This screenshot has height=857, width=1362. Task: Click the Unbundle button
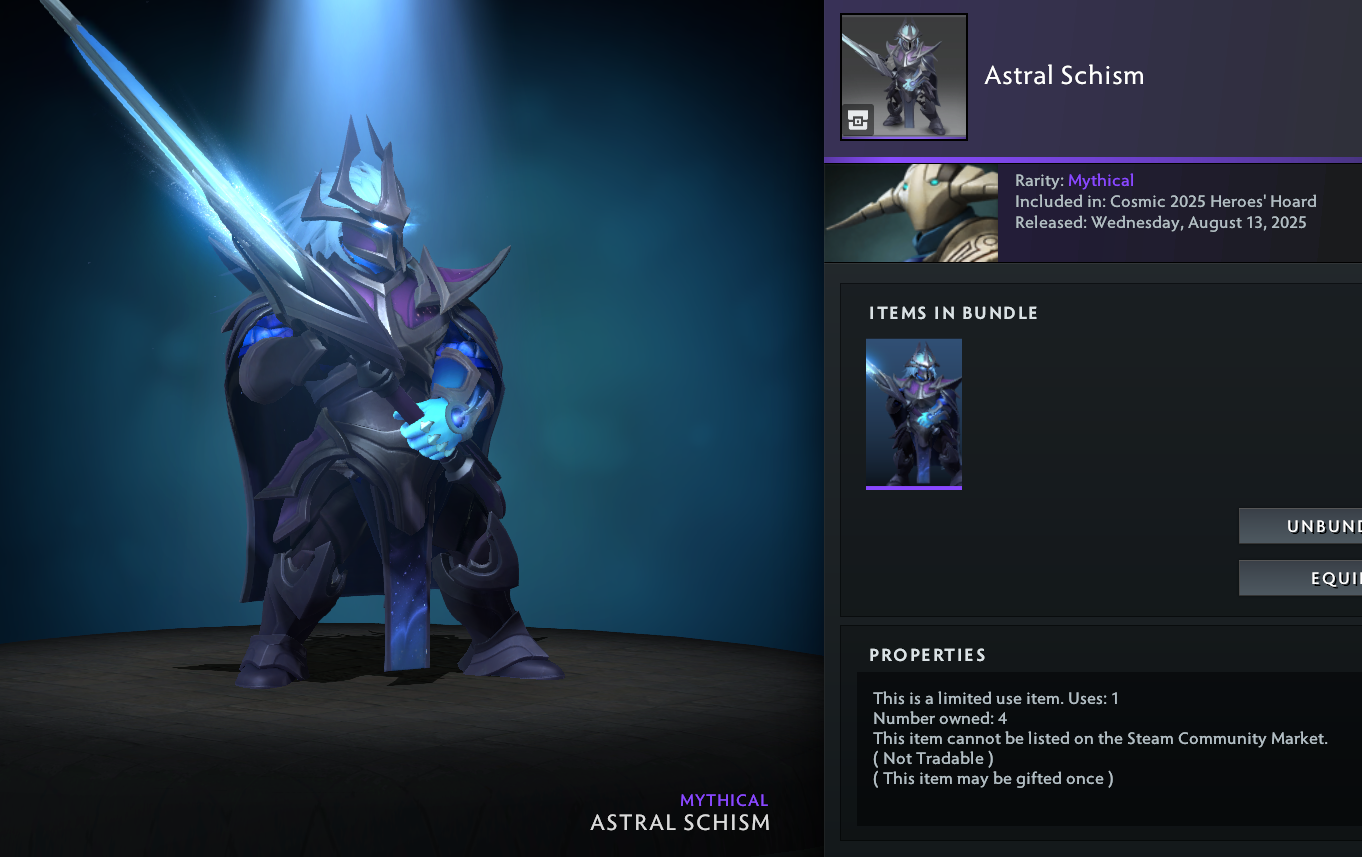[x=1301, y=526]
